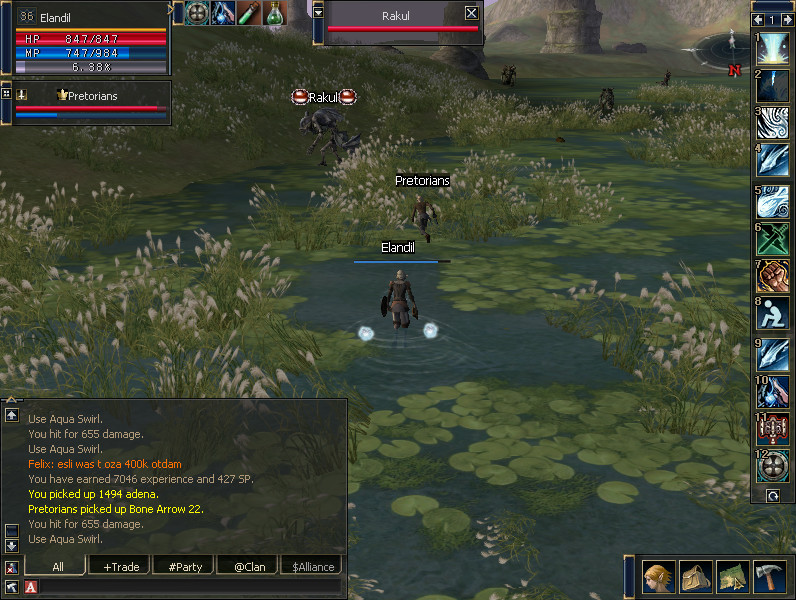796x600 pixels.
Task: Go to the next hotbar page
Action: (787, 19)
